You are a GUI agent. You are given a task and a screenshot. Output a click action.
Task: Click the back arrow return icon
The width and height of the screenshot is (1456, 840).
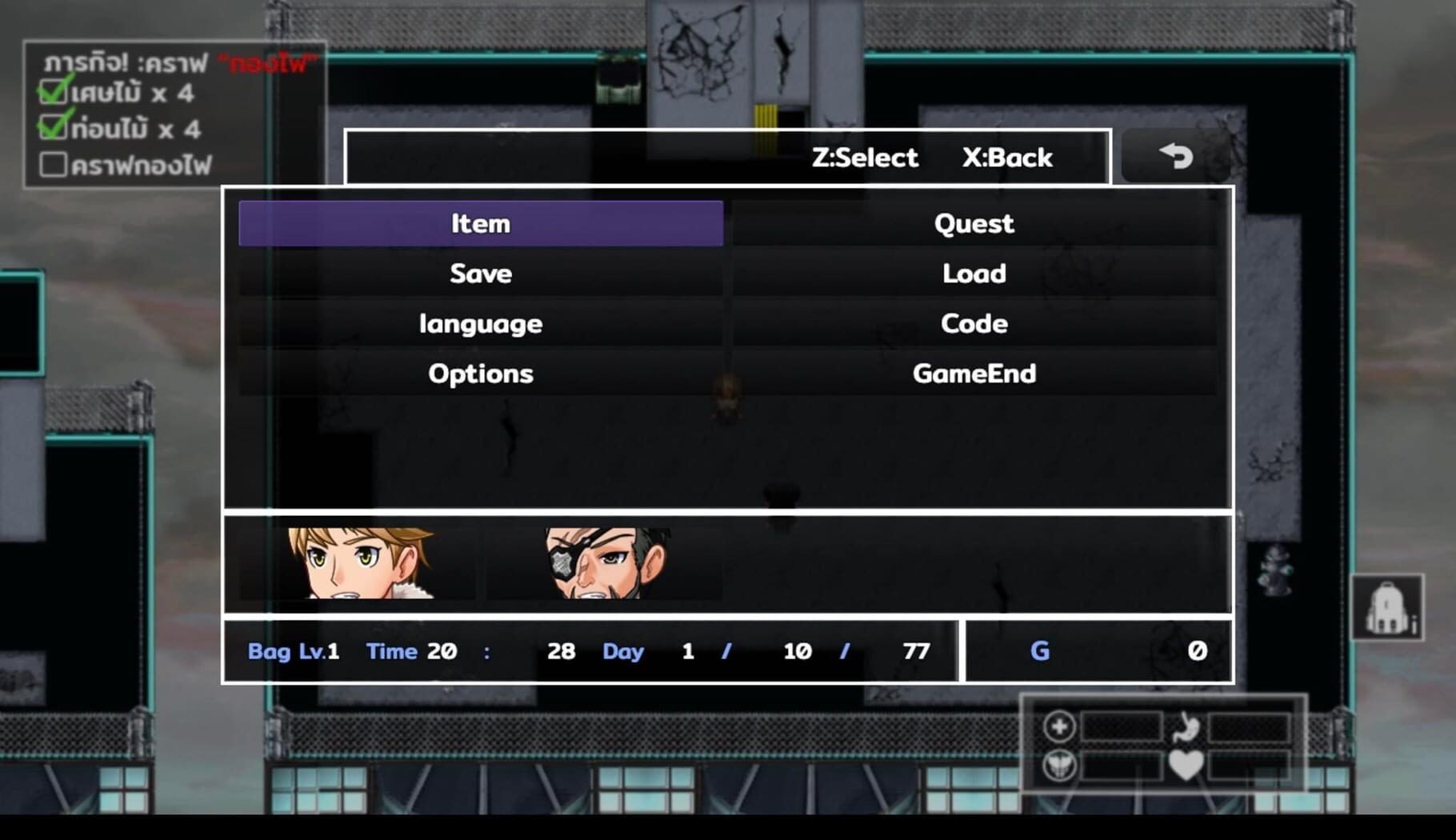1174,157
